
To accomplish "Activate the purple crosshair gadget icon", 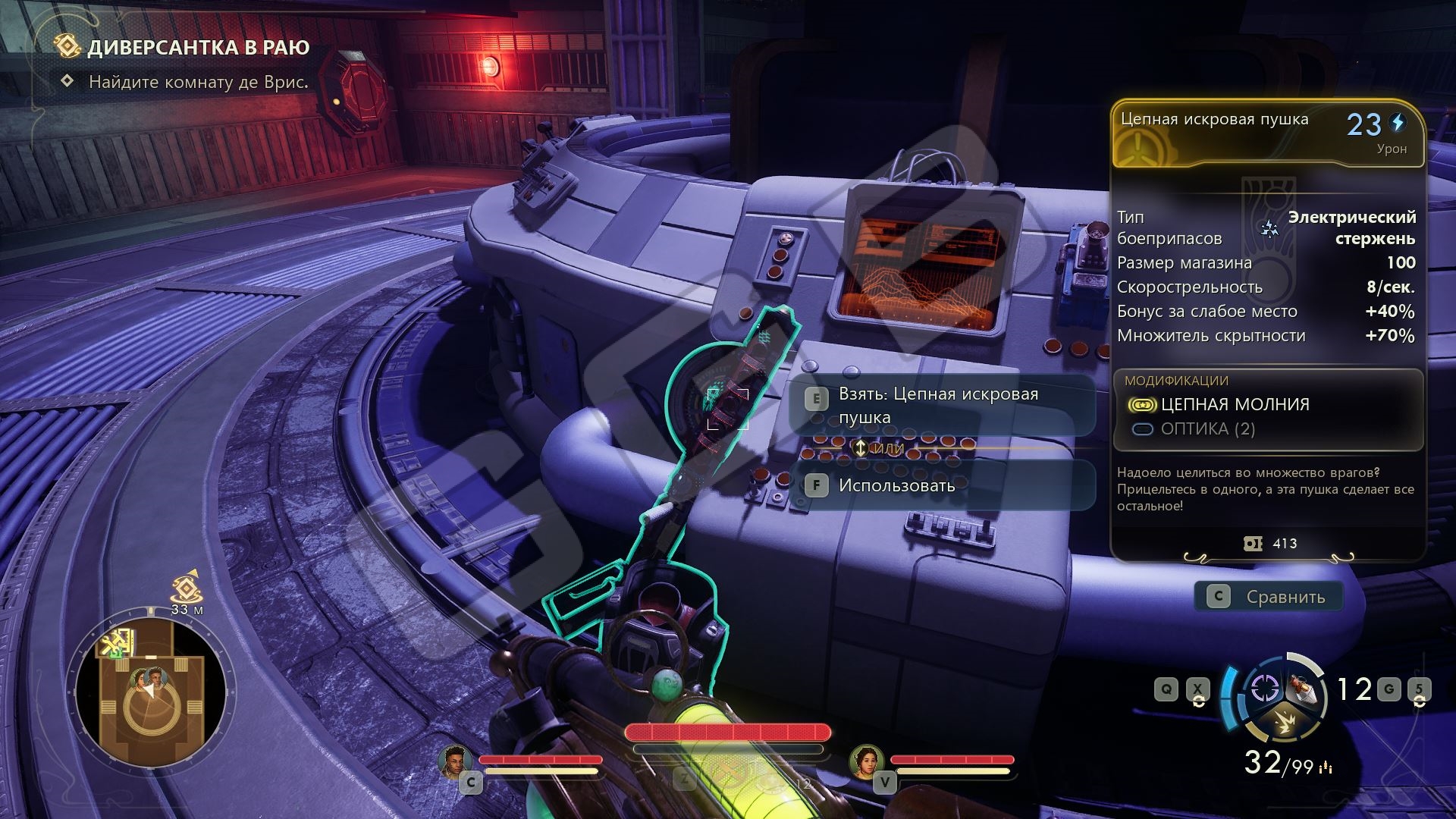I will [1263, 689].
